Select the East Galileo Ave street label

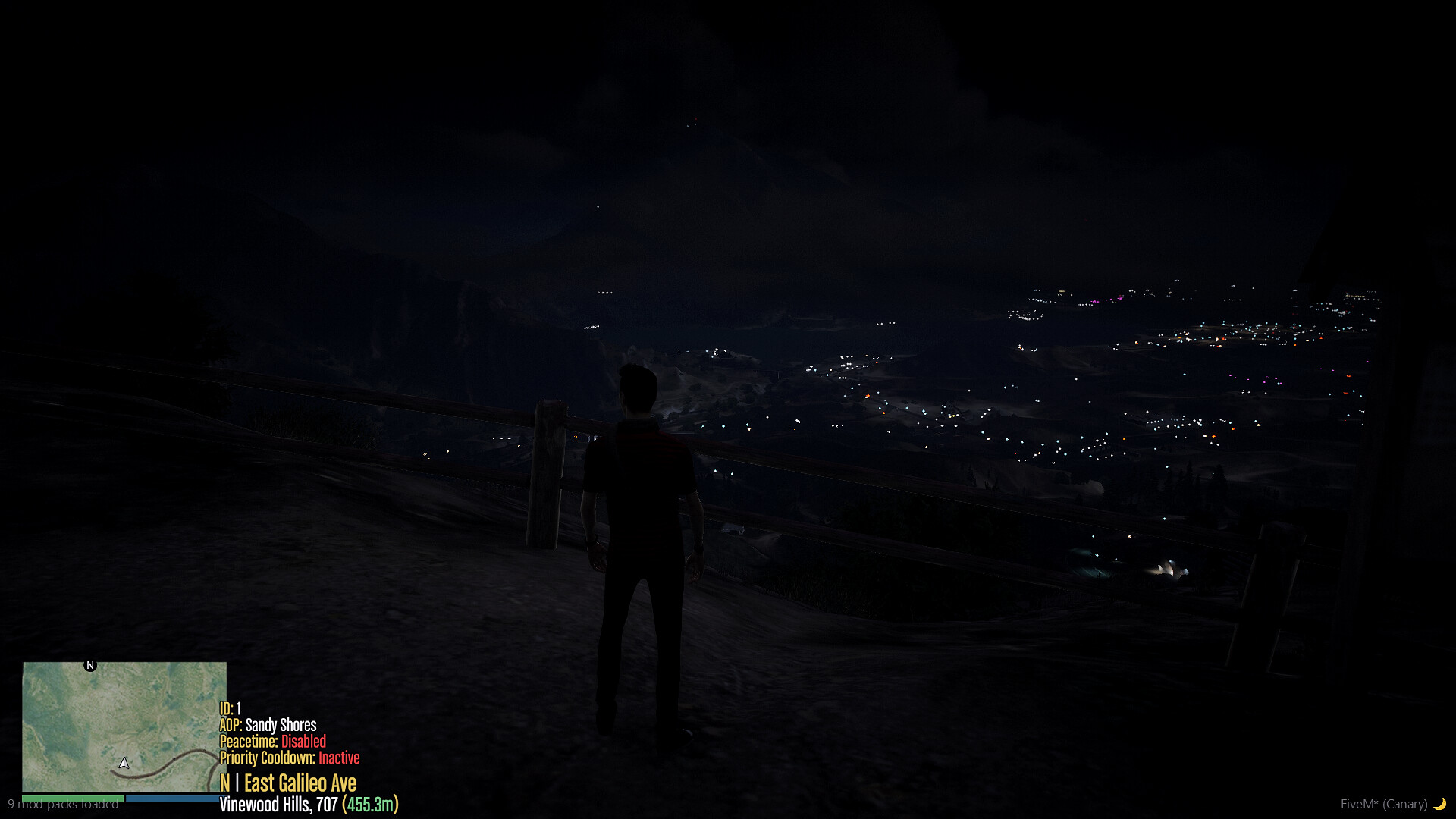click(300, 783)
